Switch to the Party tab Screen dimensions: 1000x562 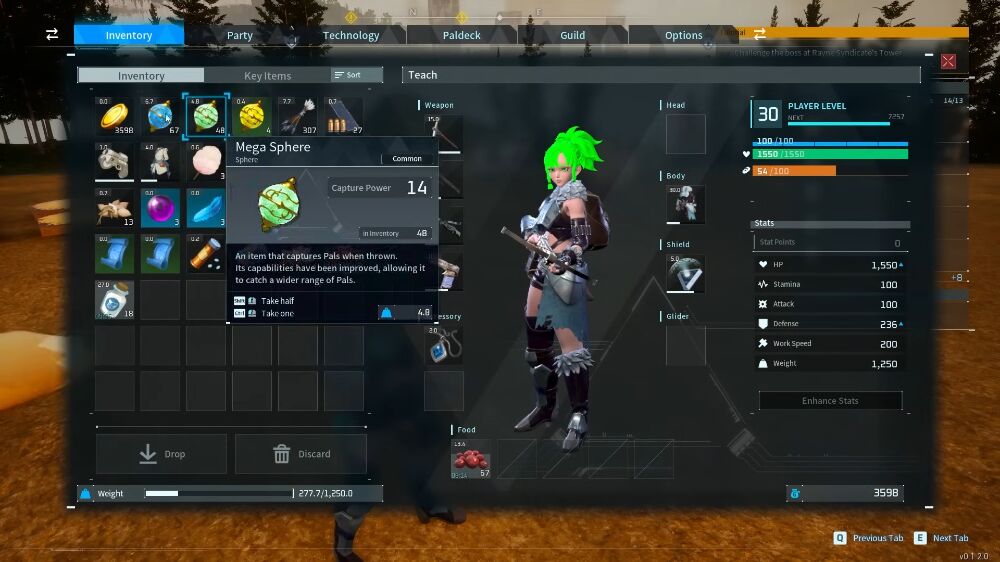coord(240,35)
